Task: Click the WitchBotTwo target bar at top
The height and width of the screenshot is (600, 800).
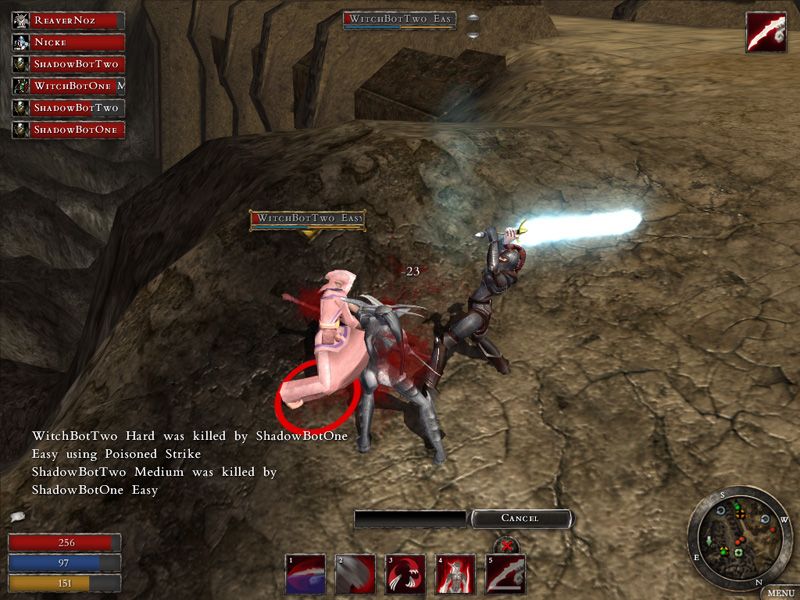Action: click(400, 20)
